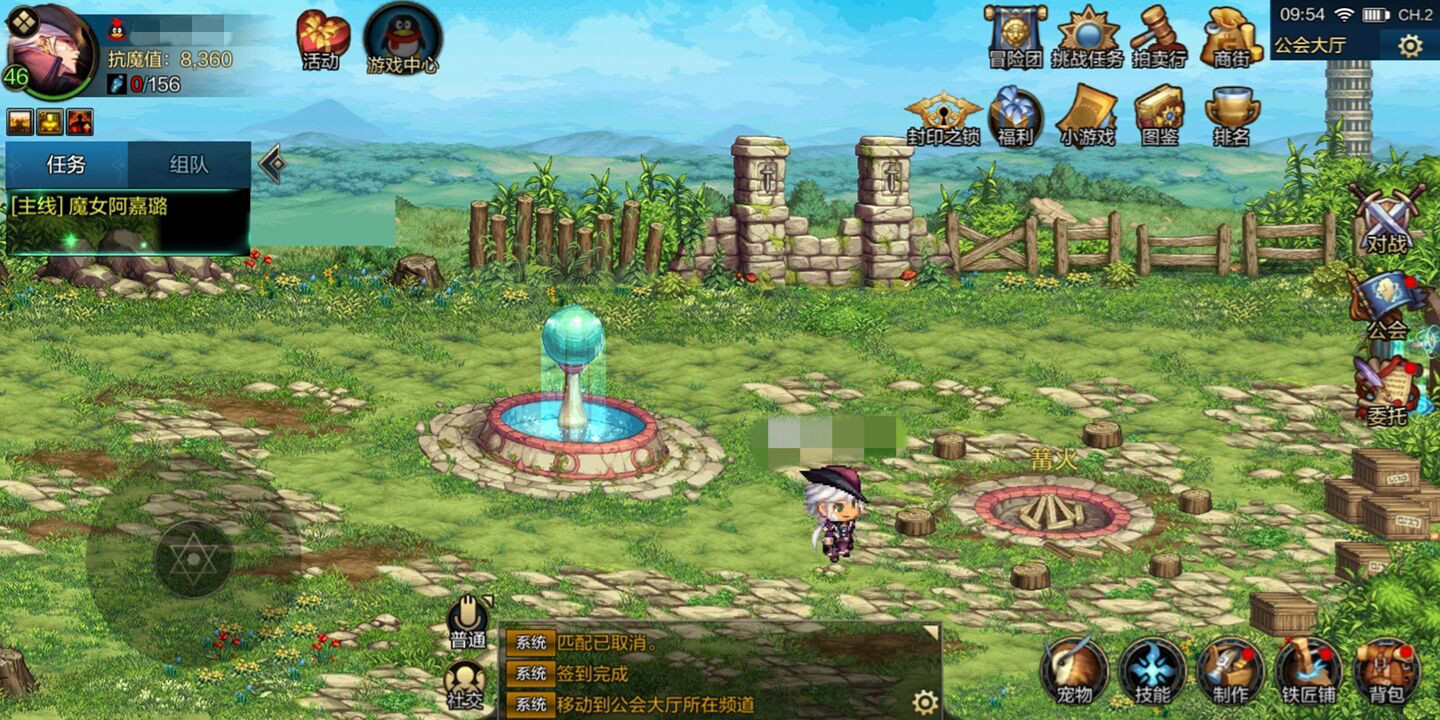Open the 图鉴 codex book
Screen dimensions: 1440x720
click(1159, 115)
